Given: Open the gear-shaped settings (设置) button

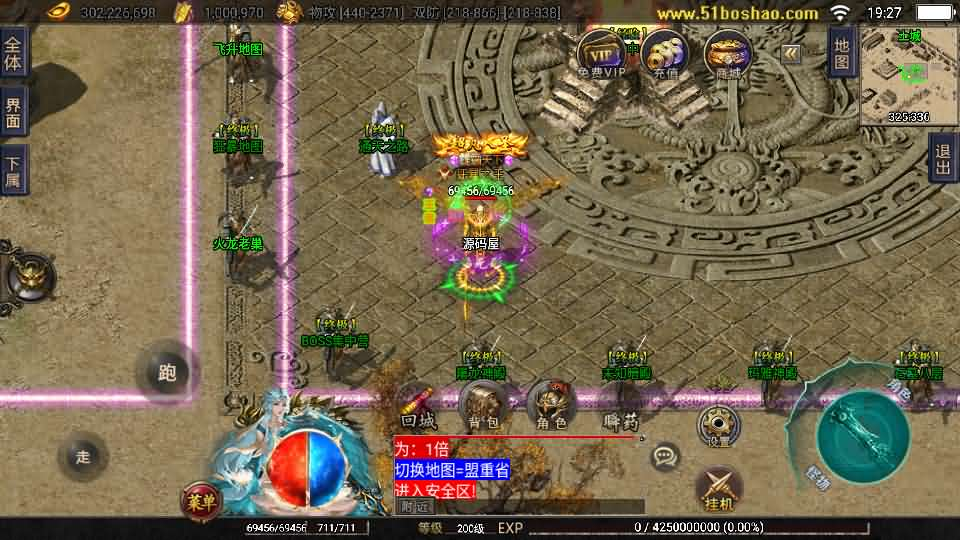Looking at the screenshot, I should 716,424.
